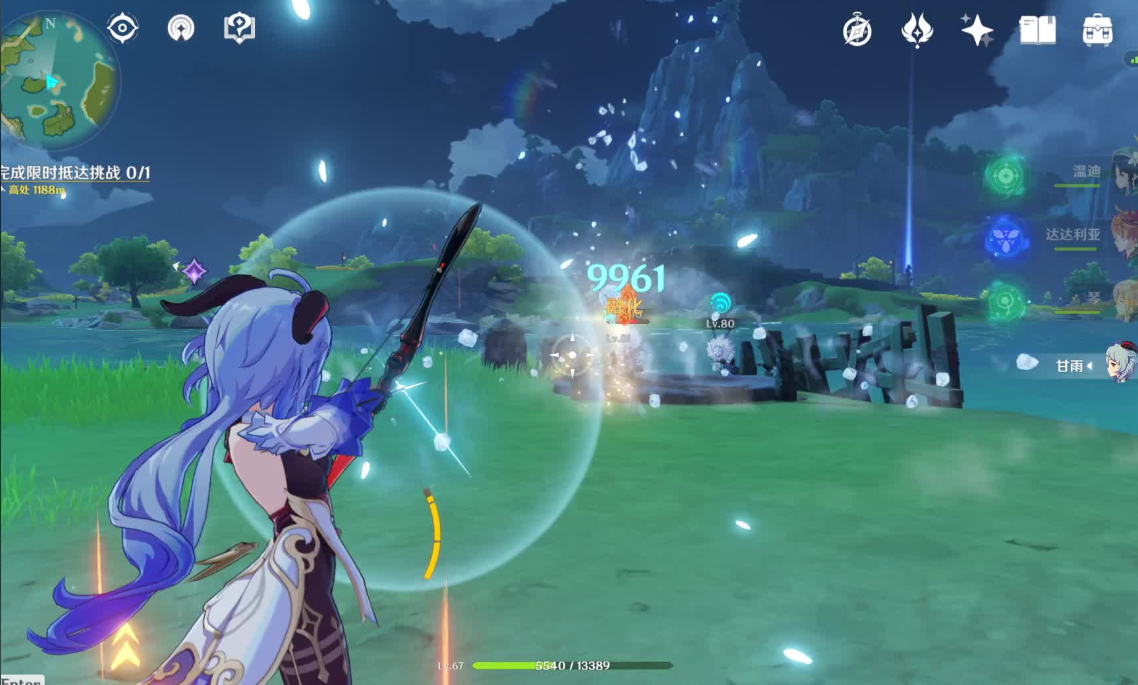Open the four-point star Wish icon
The height and width of the screenshot is (685, 1138).
pos(977,31)
